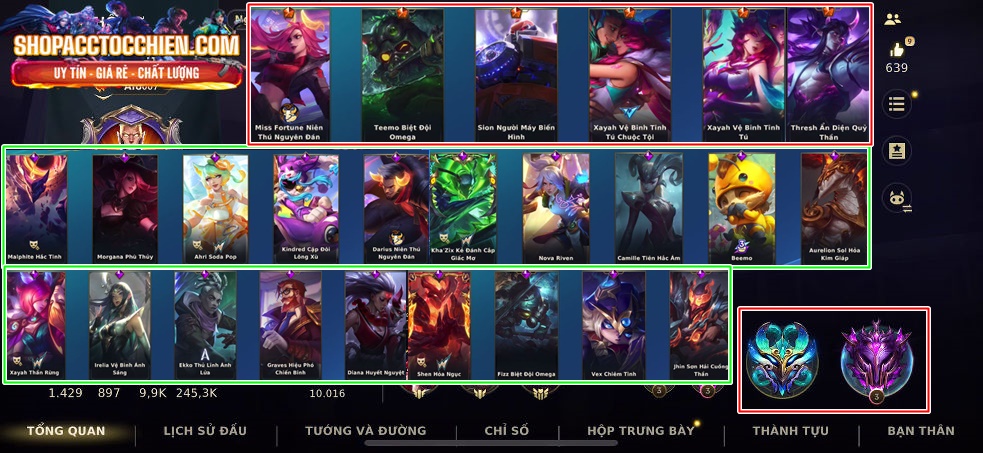Screen dimensions: 983x453
Task: Open the friends icon in the corner
Action: coord(893,19)
